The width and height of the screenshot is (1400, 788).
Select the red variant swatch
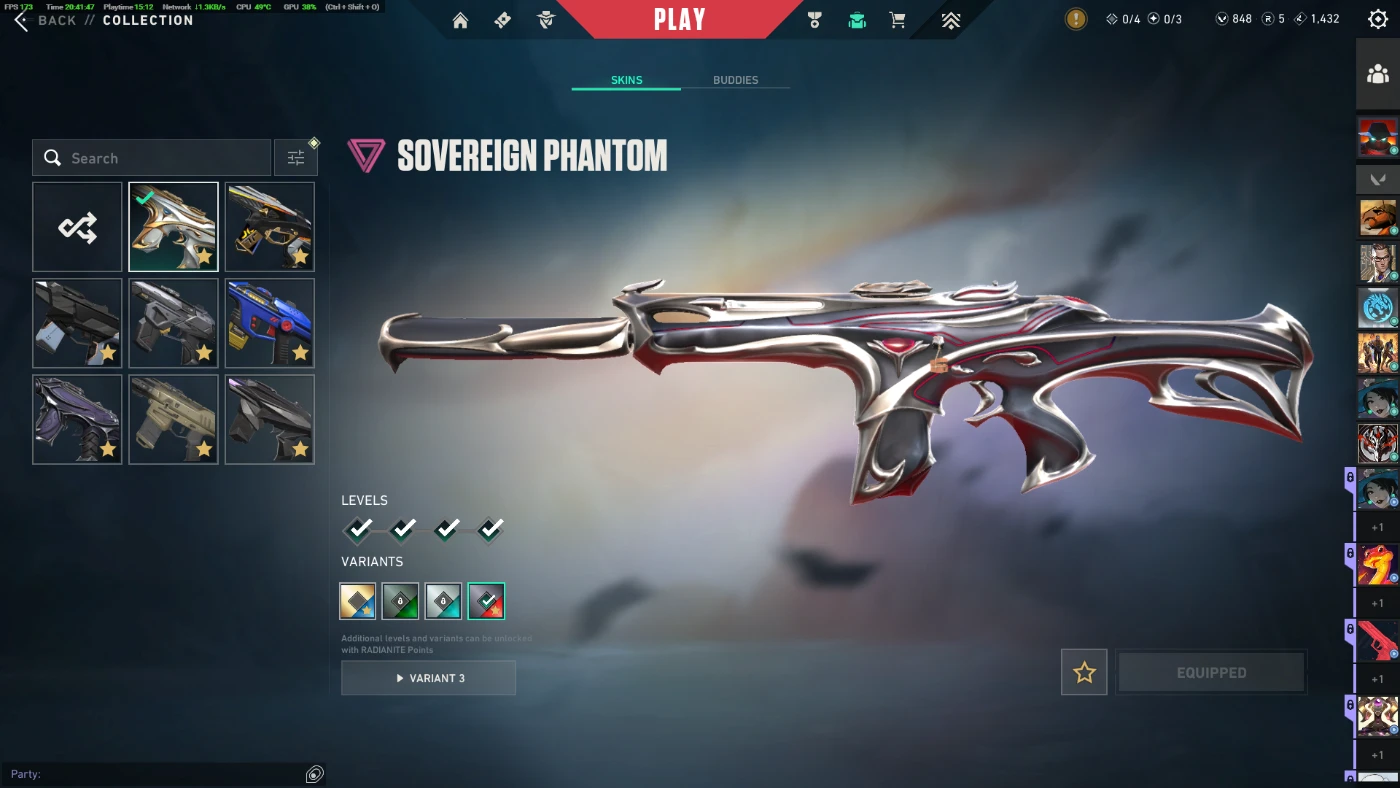pyautogui.click(x=486, y=601)
